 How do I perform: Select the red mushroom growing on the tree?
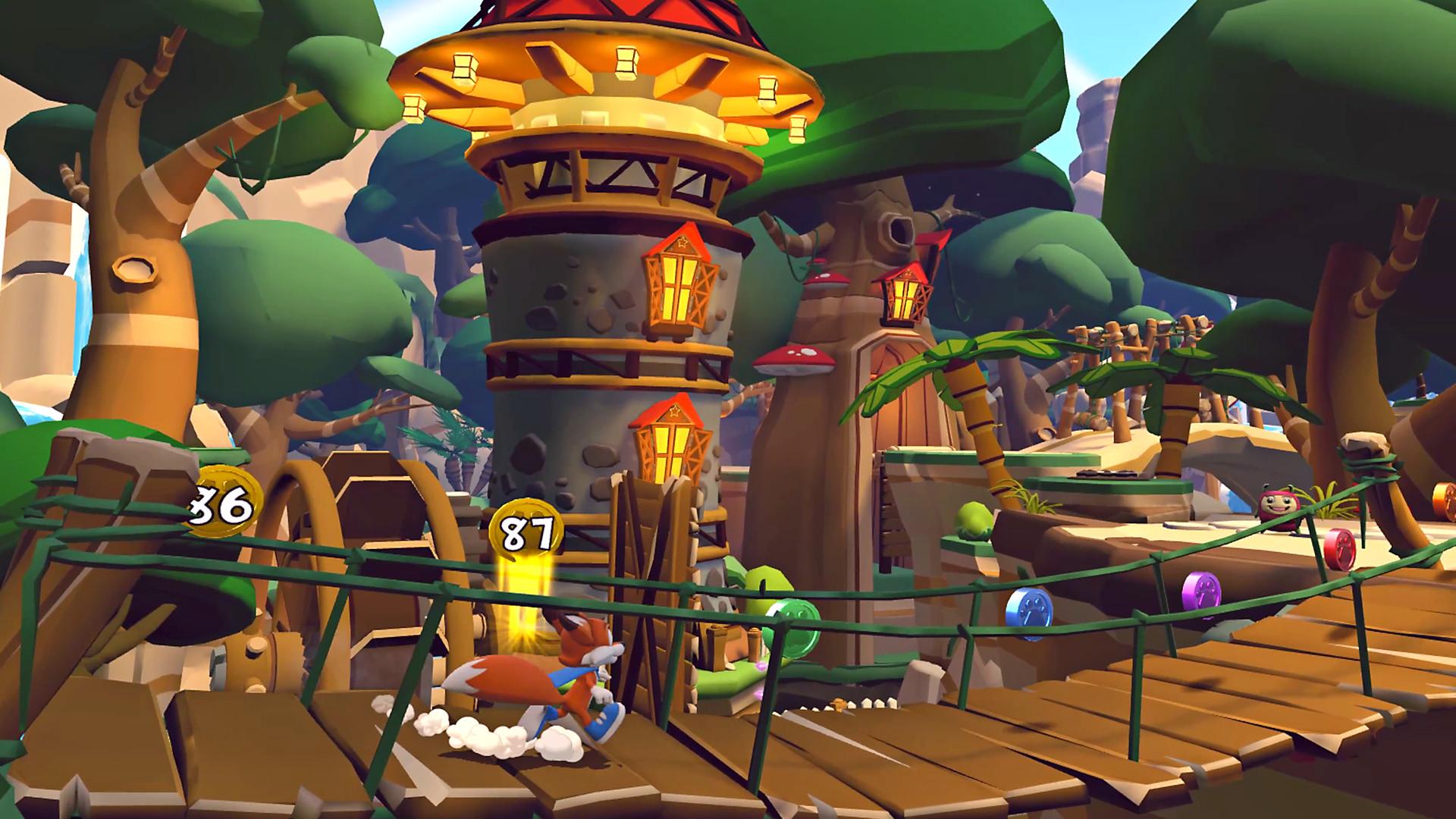792,356
